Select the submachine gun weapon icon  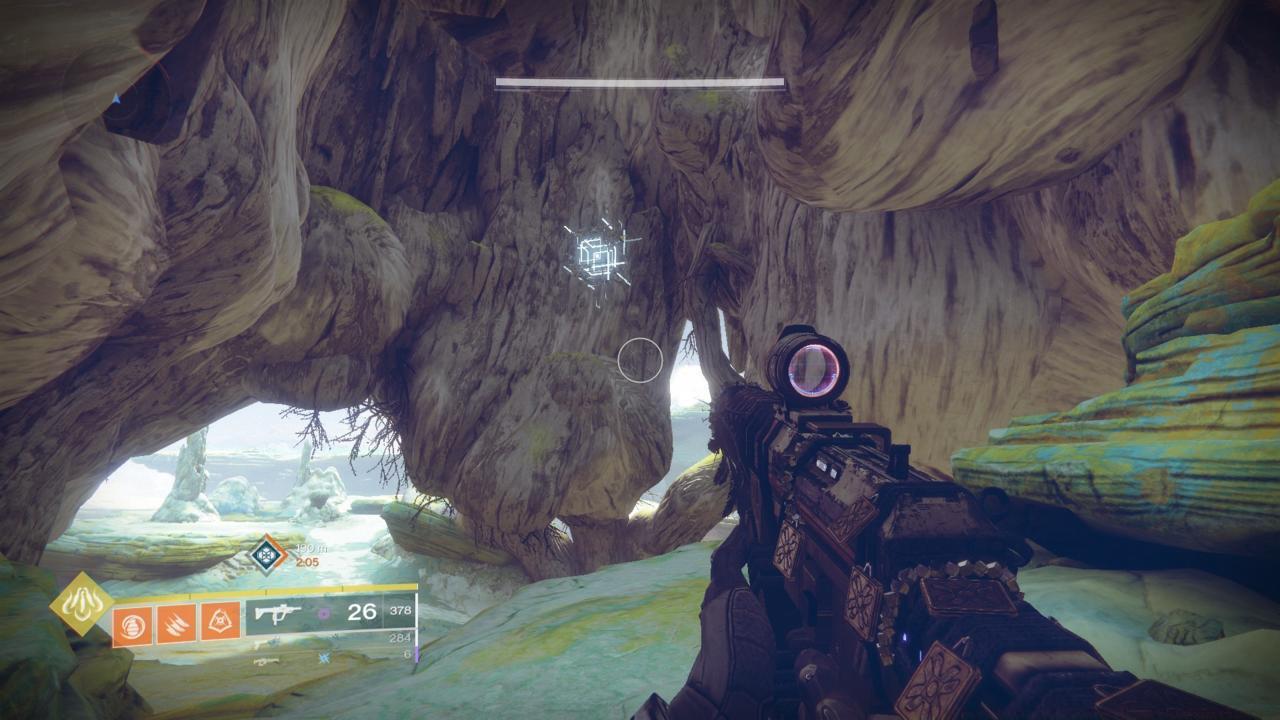[x=279, y=612]
